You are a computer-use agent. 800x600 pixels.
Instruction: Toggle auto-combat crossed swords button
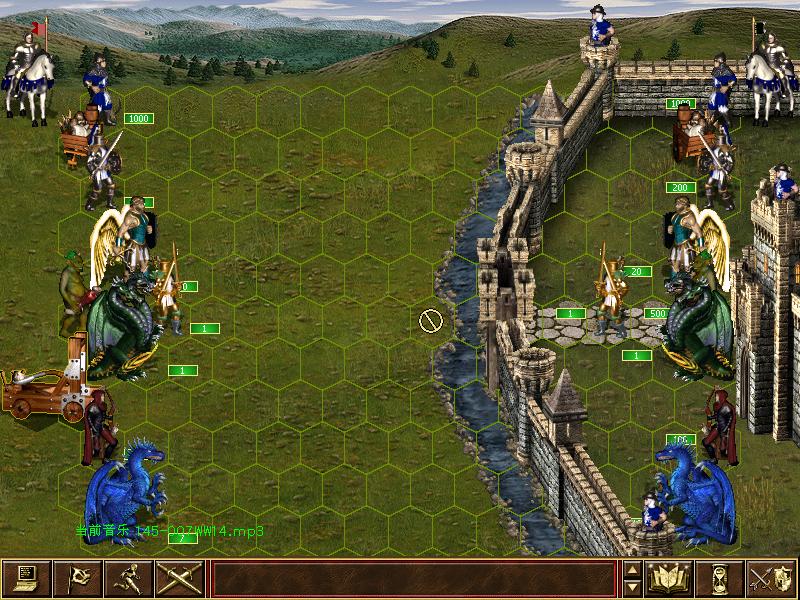click(x=180, y=578)
